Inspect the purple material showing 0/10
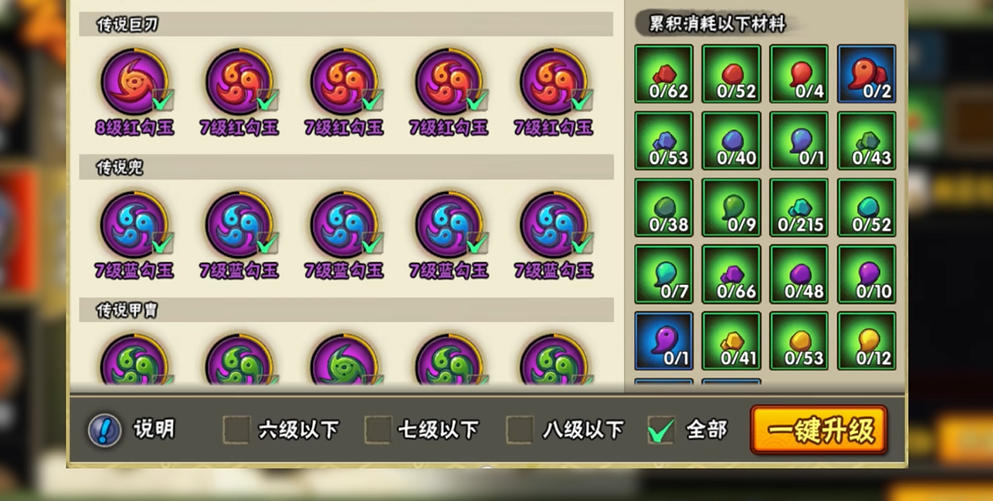 pos(867,275)
